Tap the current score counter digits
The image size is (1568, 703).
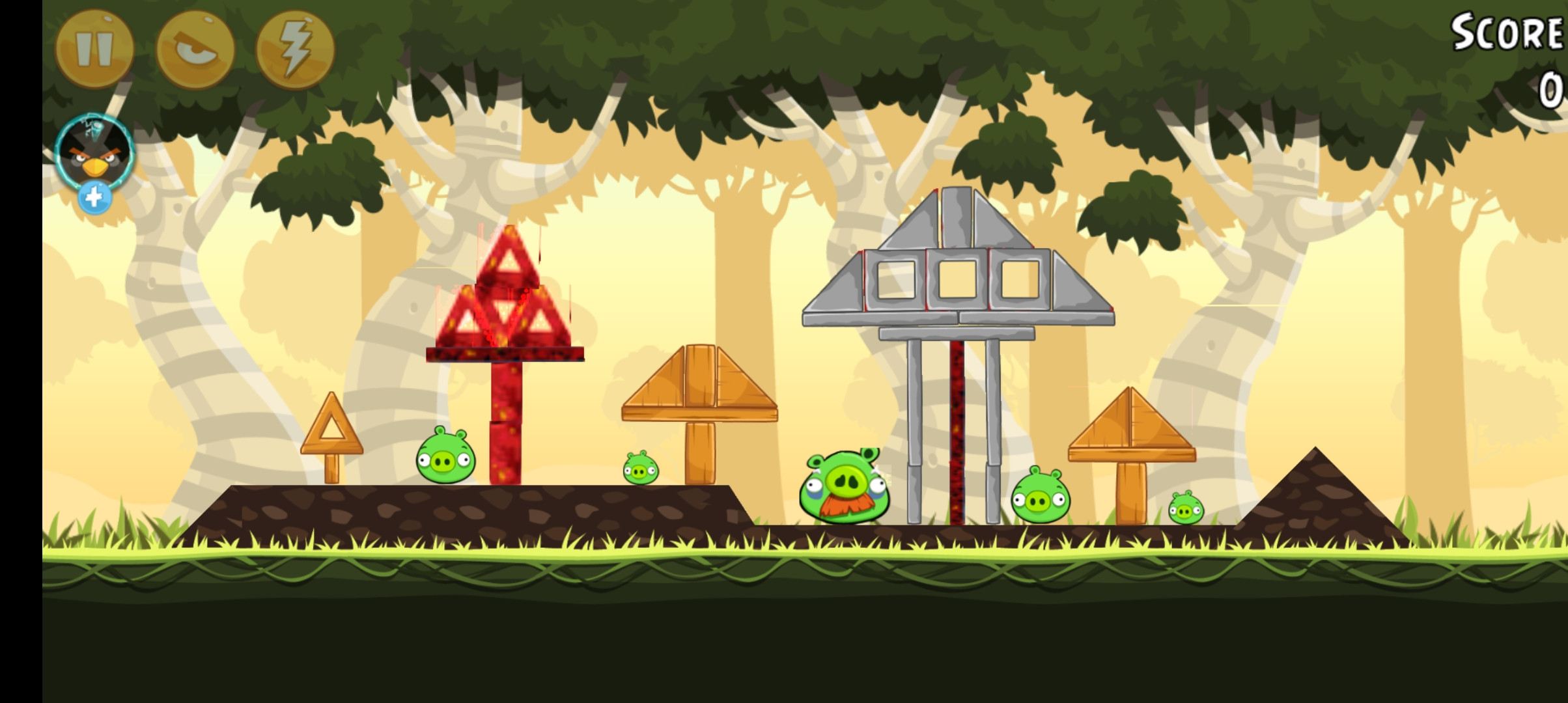[1550, 88]
